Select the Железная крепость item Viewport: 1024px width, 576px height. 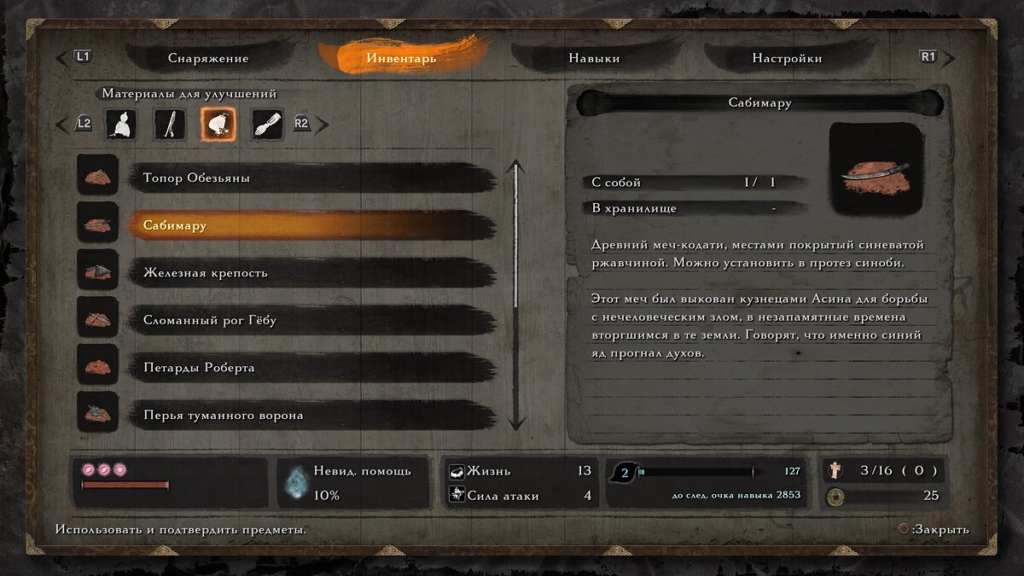tap(310, 273)
